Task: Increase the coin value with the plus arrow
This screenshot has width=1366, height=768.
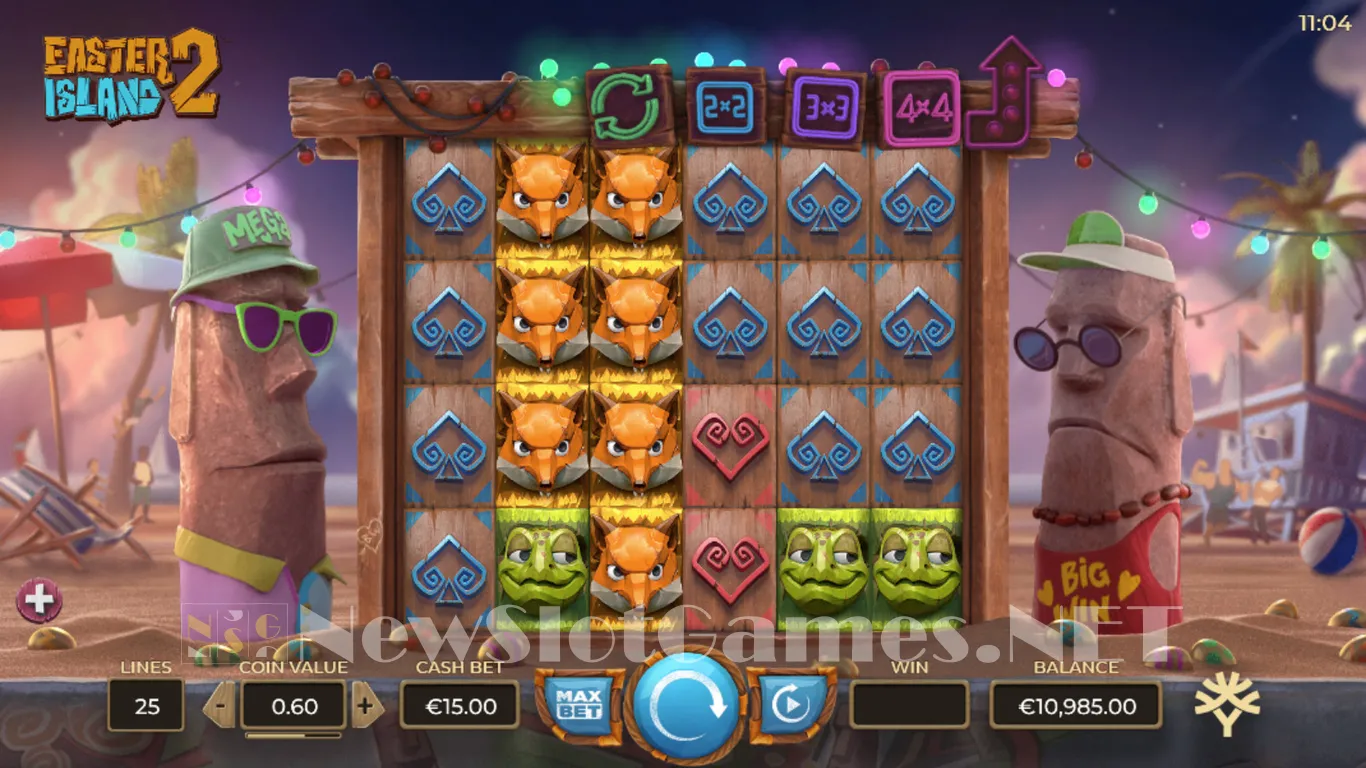Action: (x=366, y=706)
